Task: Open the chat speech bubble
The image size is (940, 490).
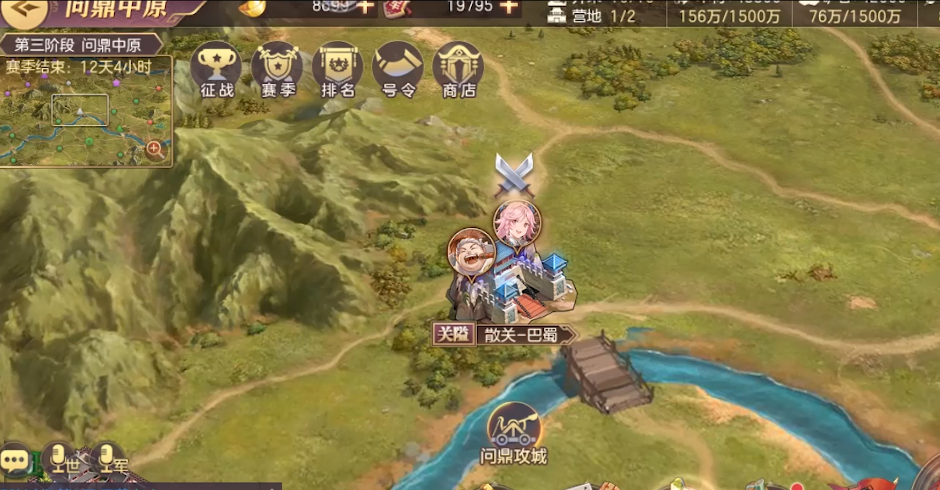Action: [15, 461]
